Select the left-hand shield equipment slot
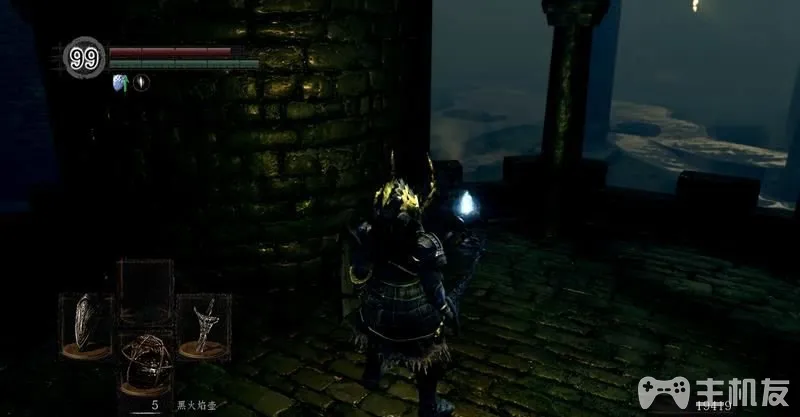The image size is (800, 417). 84,324
